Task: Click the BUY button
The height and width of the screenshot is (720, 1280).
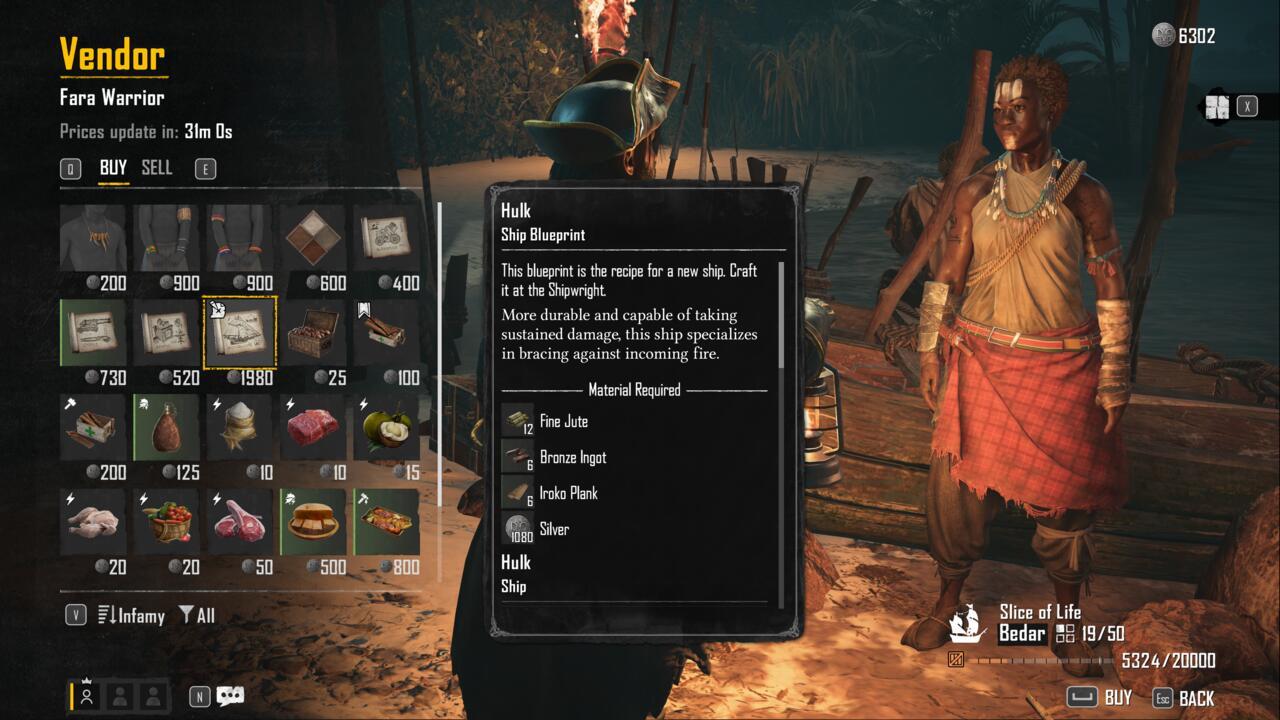Action: [1100, 697]
